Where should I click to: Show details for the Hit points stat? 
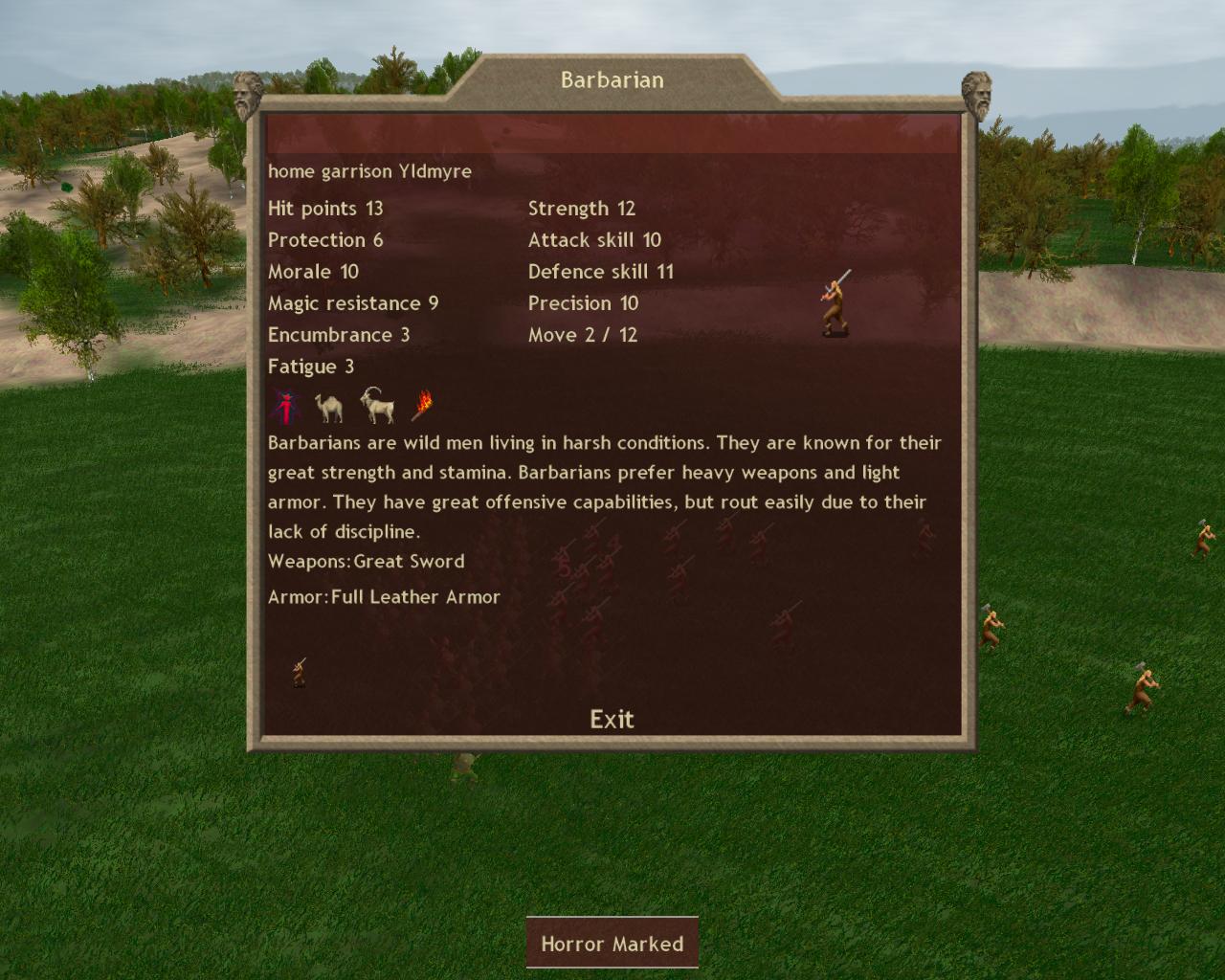pos(325,209)
